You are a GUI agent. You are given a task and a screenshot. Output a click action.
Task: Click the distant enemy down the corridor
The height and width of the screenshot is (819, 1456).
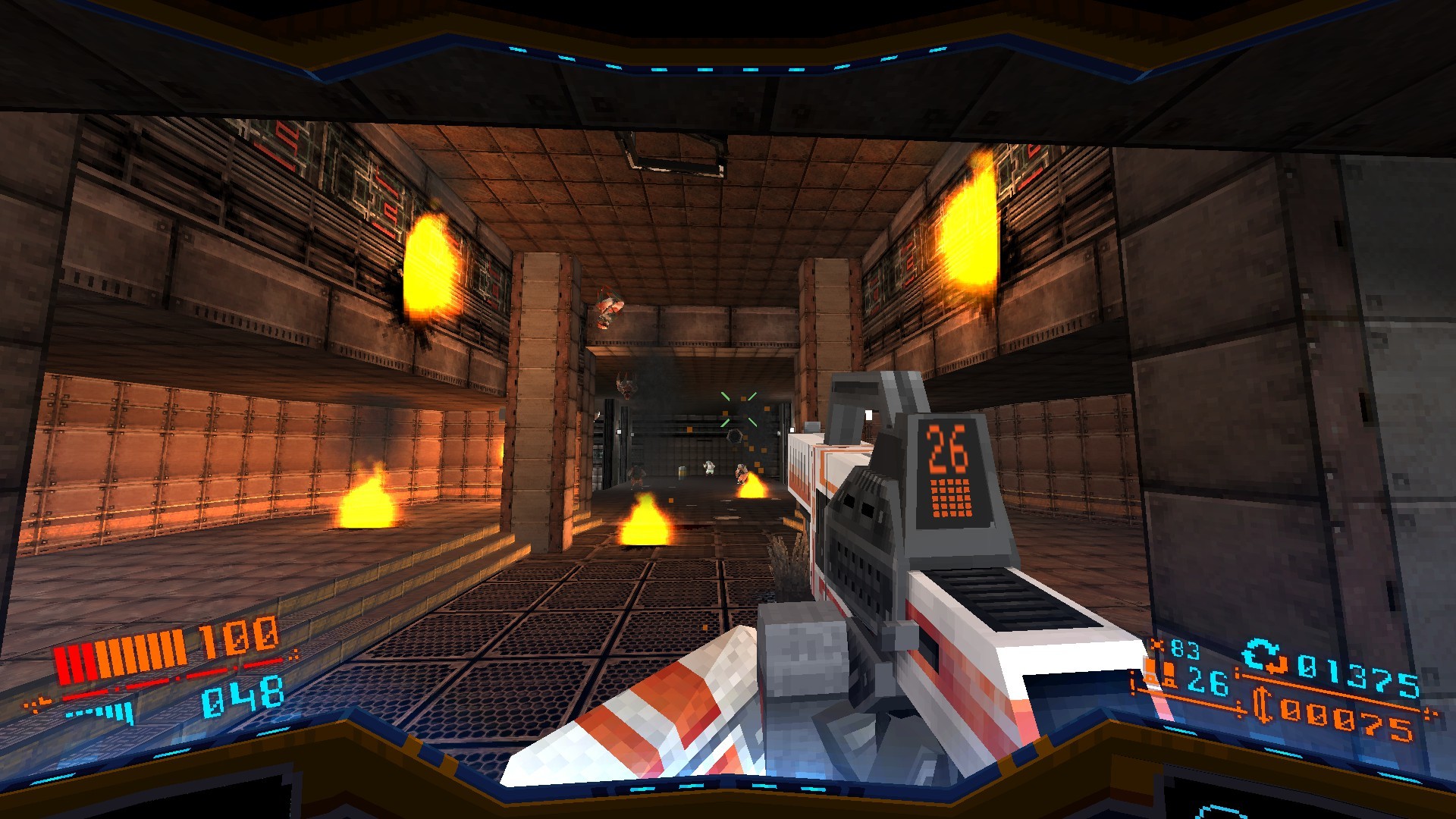coord(708,467)
